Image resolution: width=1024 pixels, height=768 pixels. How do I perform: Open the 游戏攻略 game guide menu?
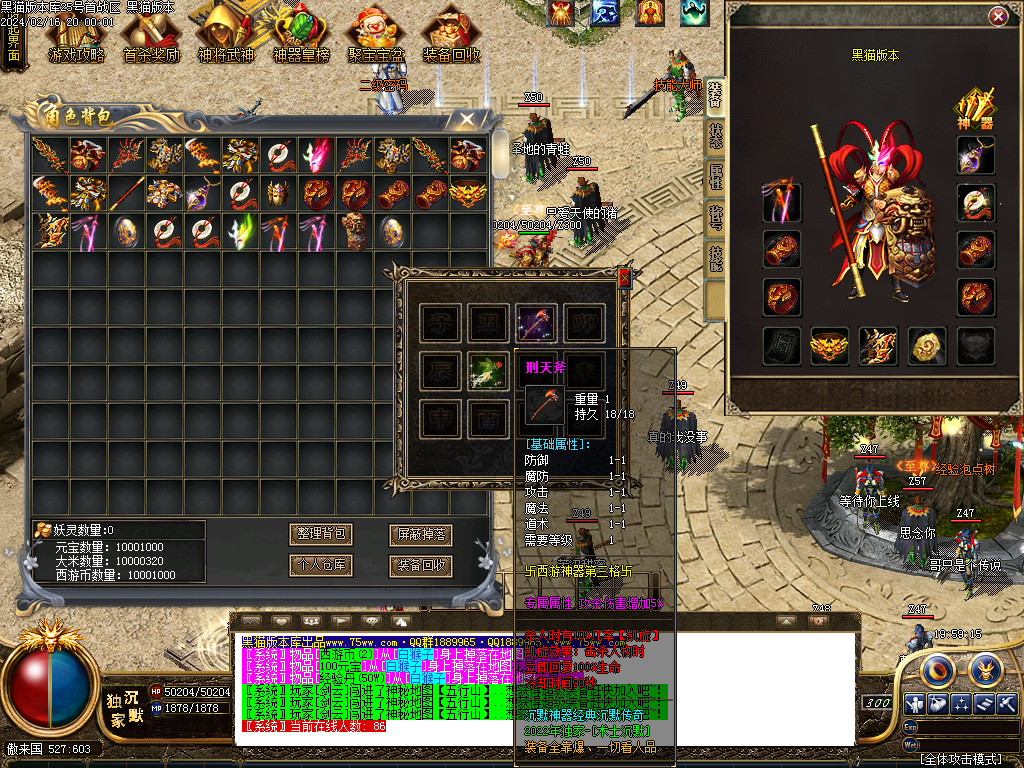click(x=77, y=34)
